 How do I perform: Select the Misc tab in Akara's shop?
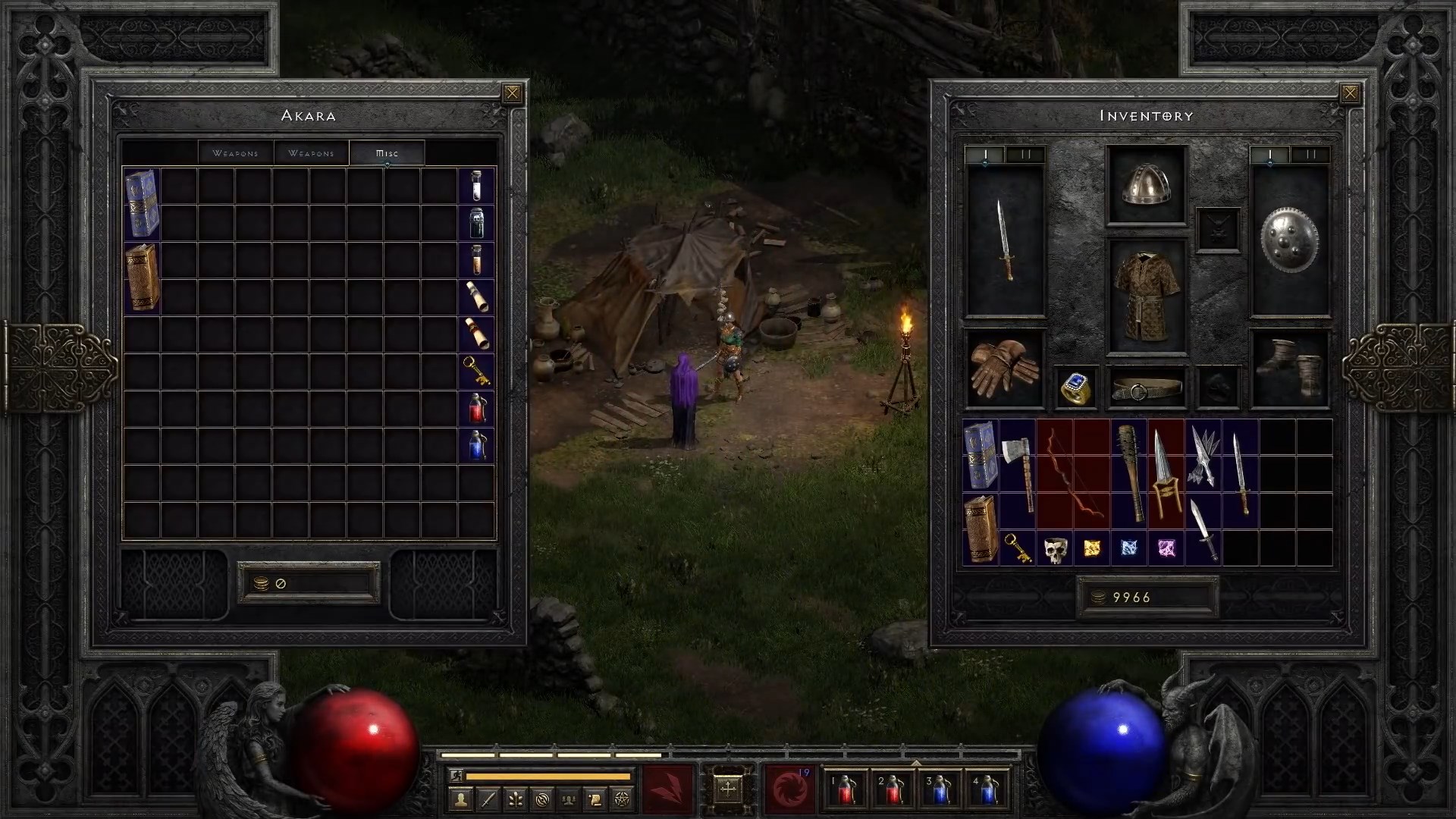tap(386, 152)
